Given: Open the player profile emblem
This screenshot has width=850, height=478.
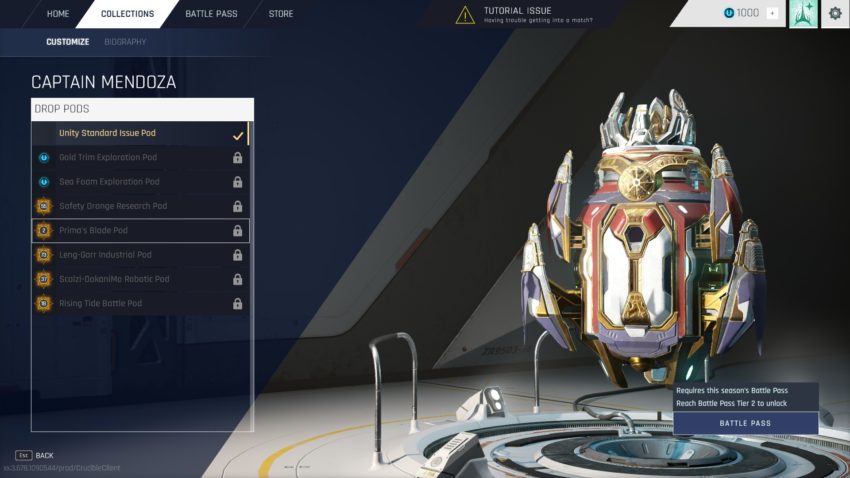Looking at the screenshot, I should [803, 13].
